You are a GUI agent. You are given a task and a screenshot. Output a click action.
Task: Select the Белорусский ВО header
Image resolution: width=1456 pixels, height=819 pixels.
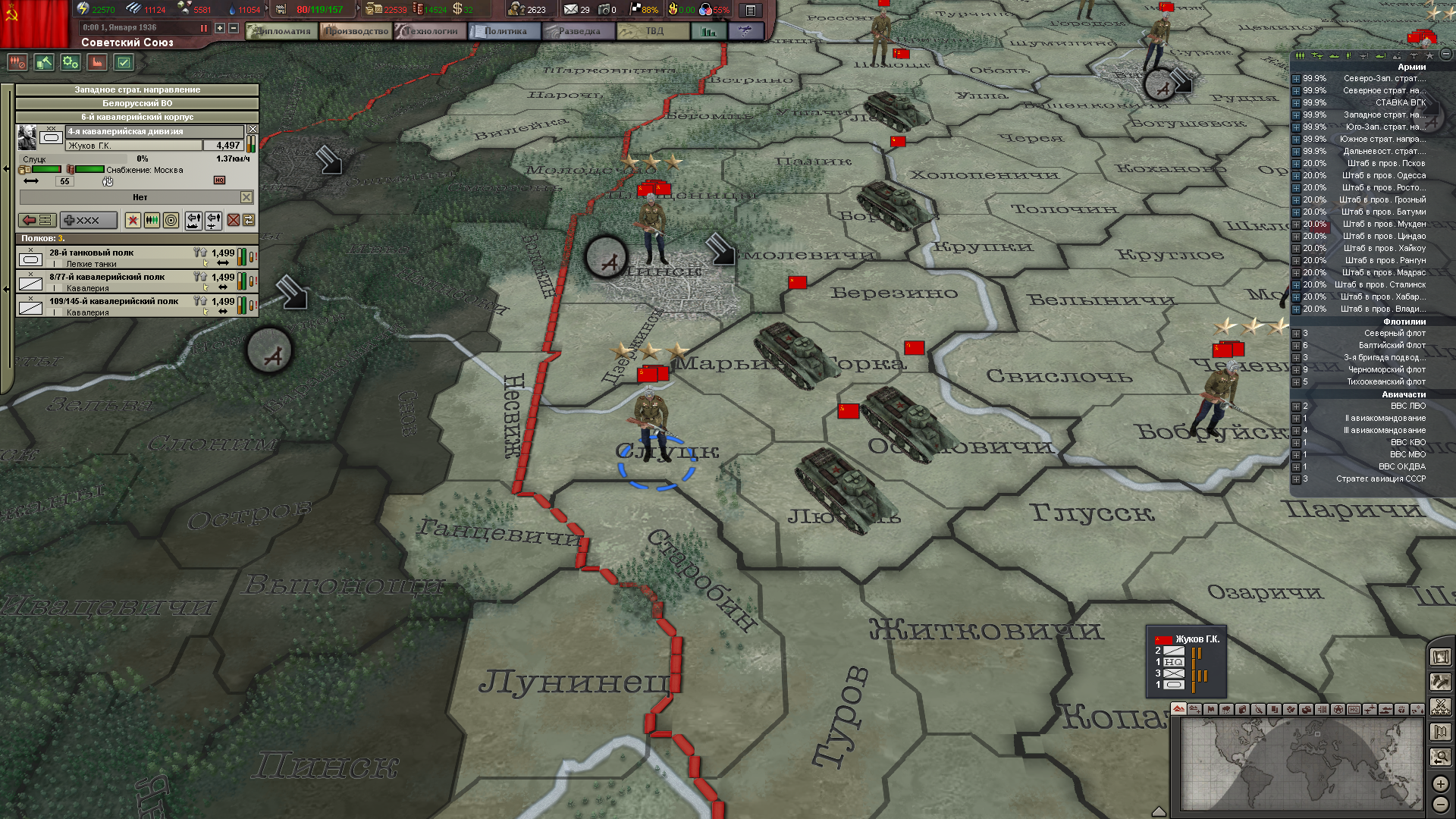(x=137, y=103)
